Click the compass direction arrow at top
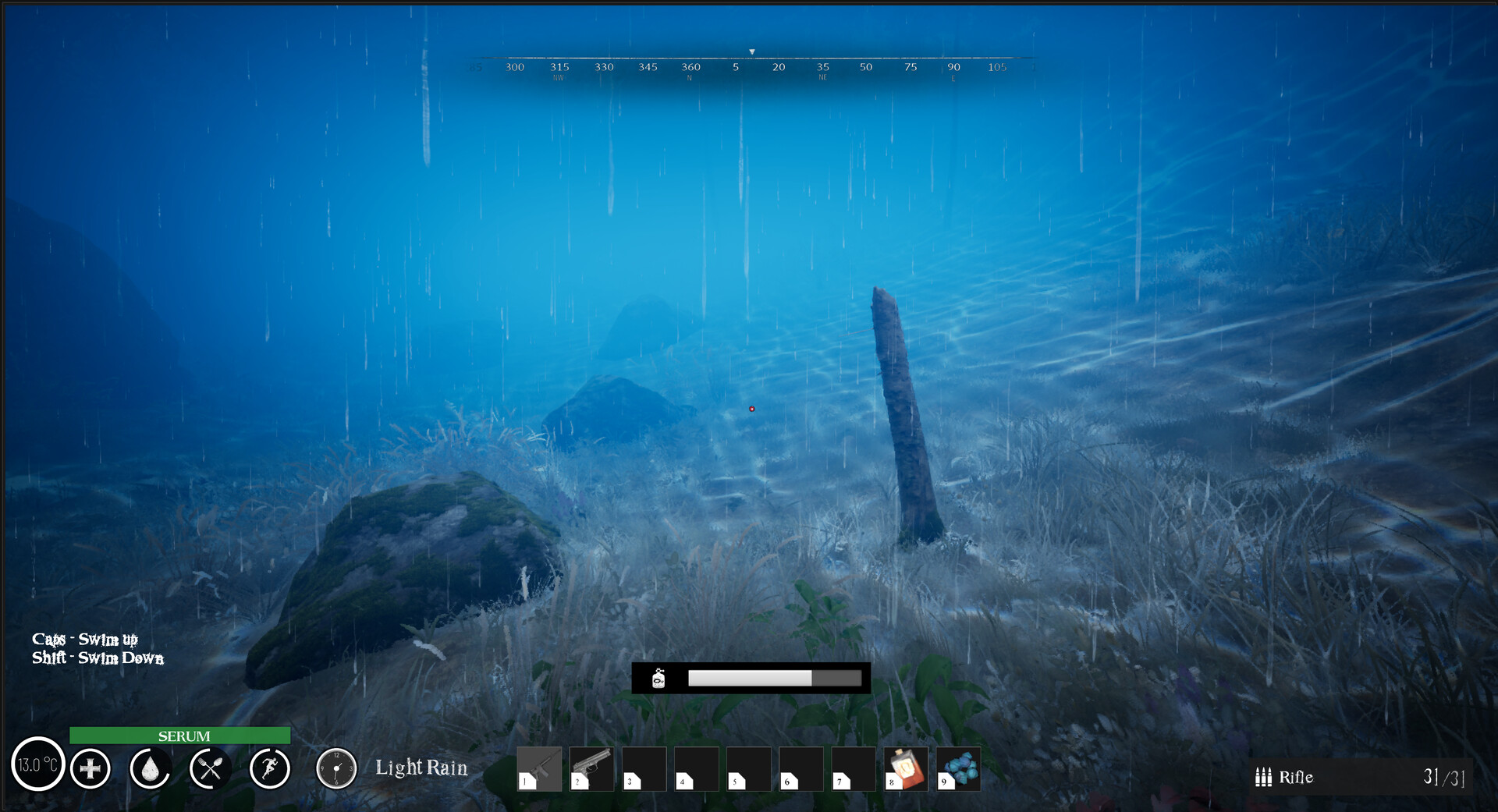The width and height of the screenshot is (1498, 812). [752, 49]
